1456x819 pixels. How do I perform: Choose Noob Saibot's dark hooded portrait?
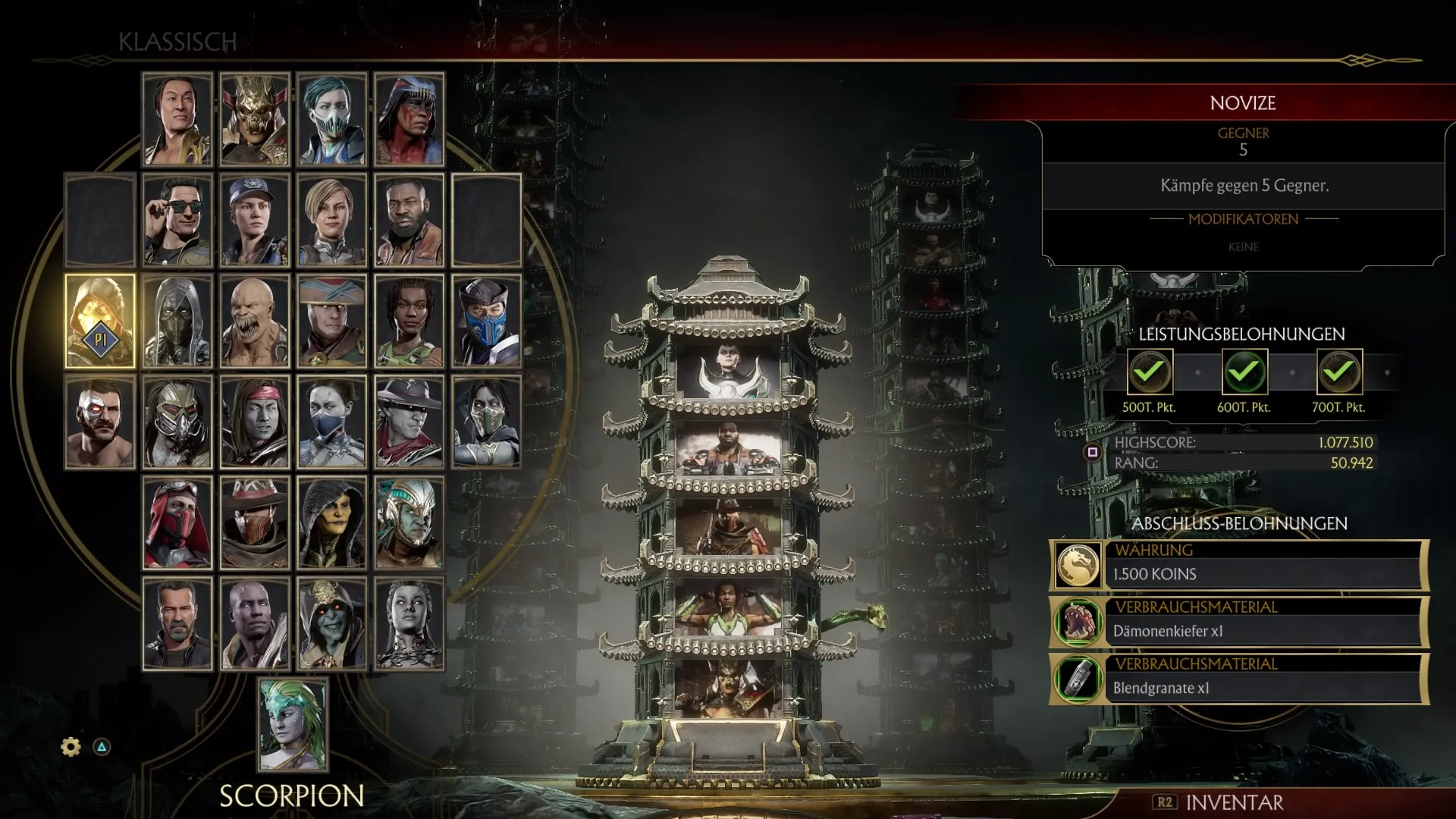pos(177,322)
